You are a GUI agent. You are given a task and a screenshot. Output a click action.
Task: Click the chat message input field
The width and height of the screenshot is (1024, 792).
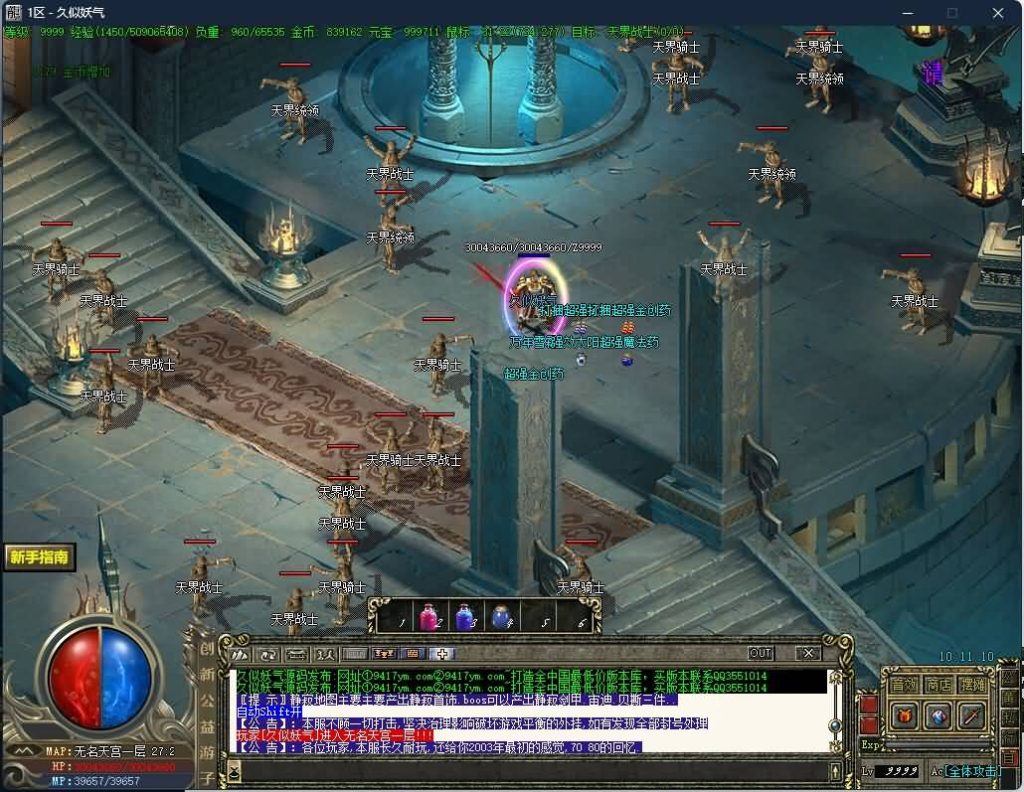[530, 771]
